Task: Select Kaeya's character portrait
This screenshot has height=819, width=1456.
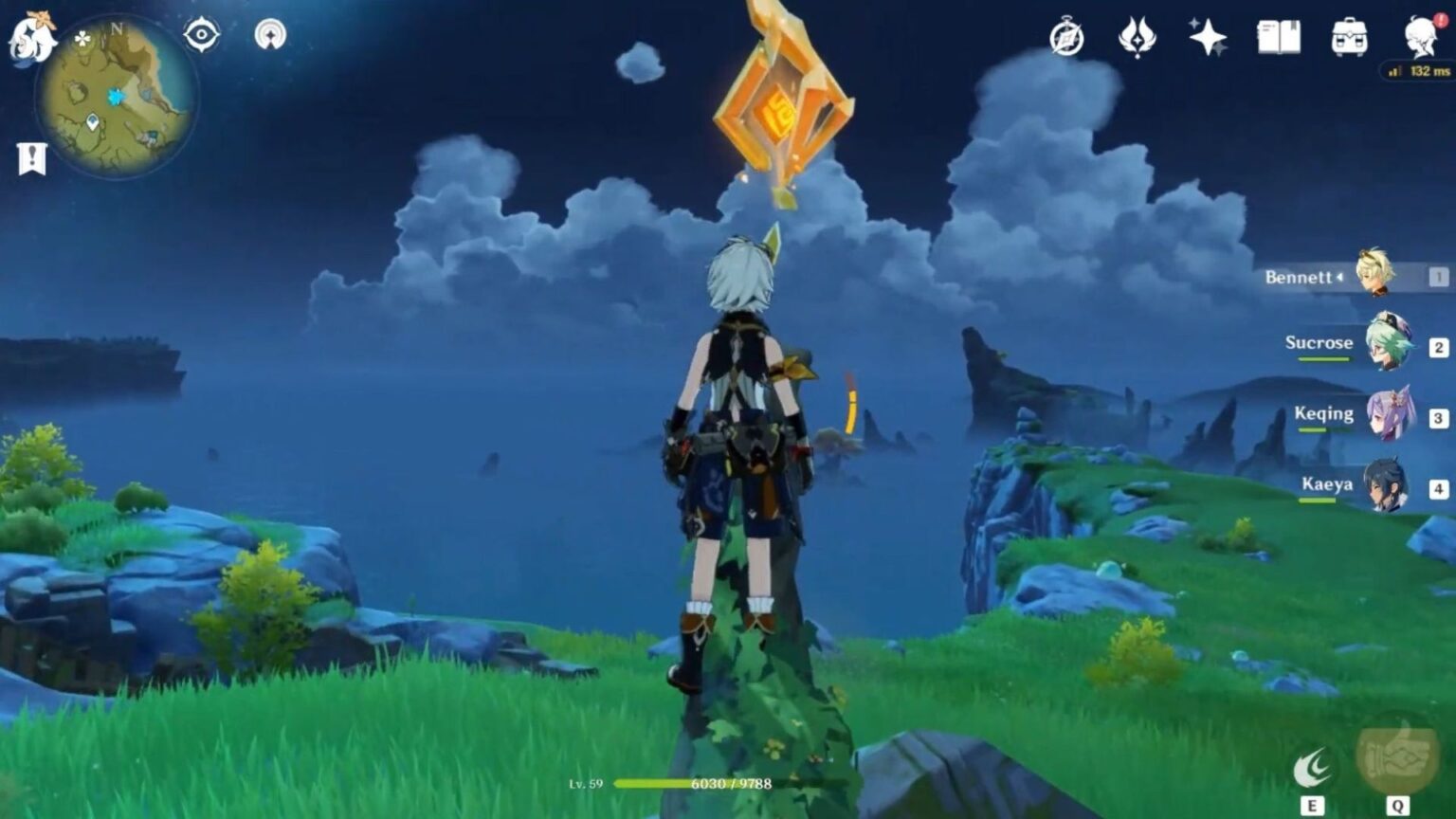Action: pyautogui.click(x=1388, y=487)
